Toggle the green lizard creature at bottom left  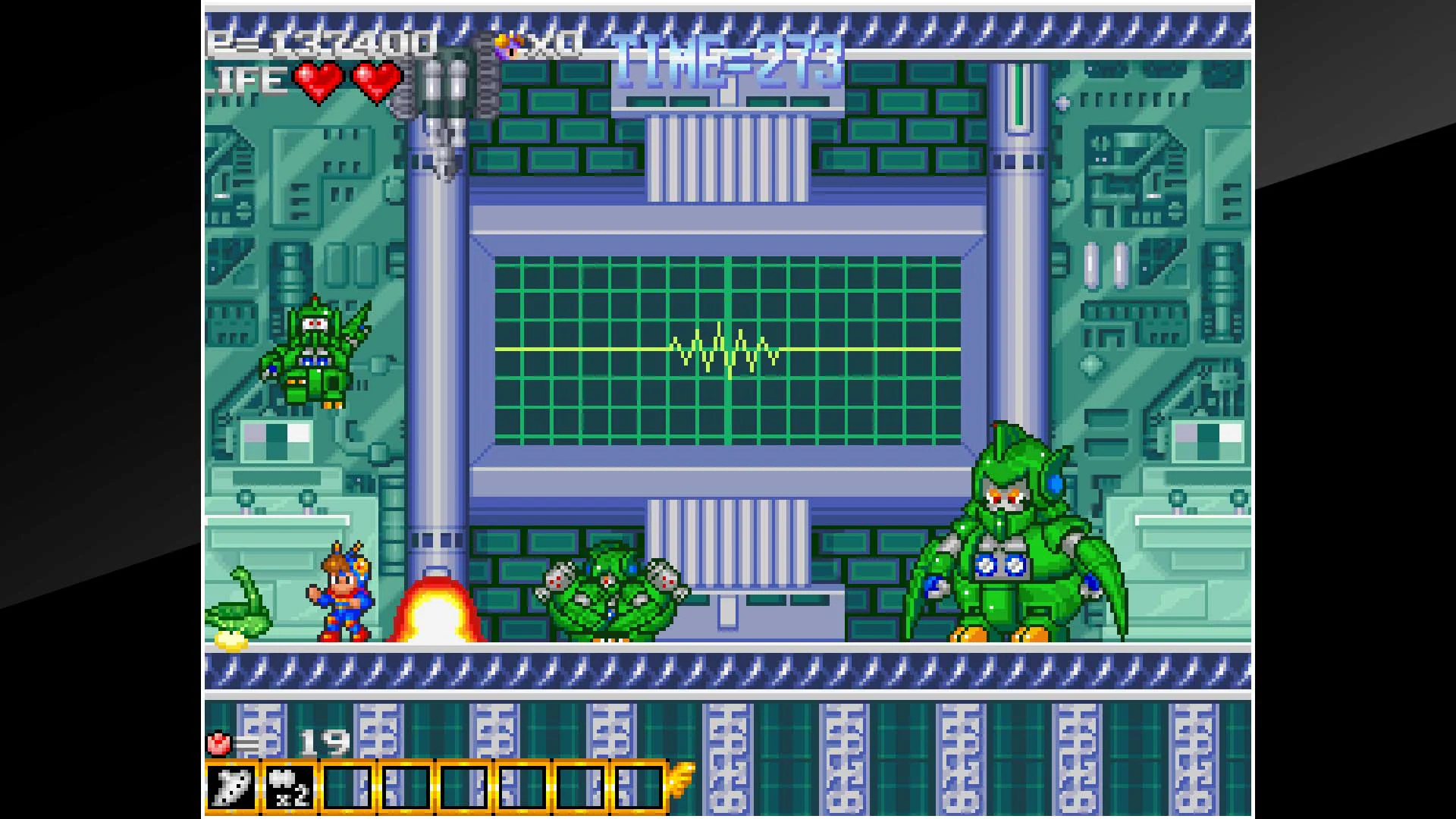pyautogui.click(x=239, y=614)
